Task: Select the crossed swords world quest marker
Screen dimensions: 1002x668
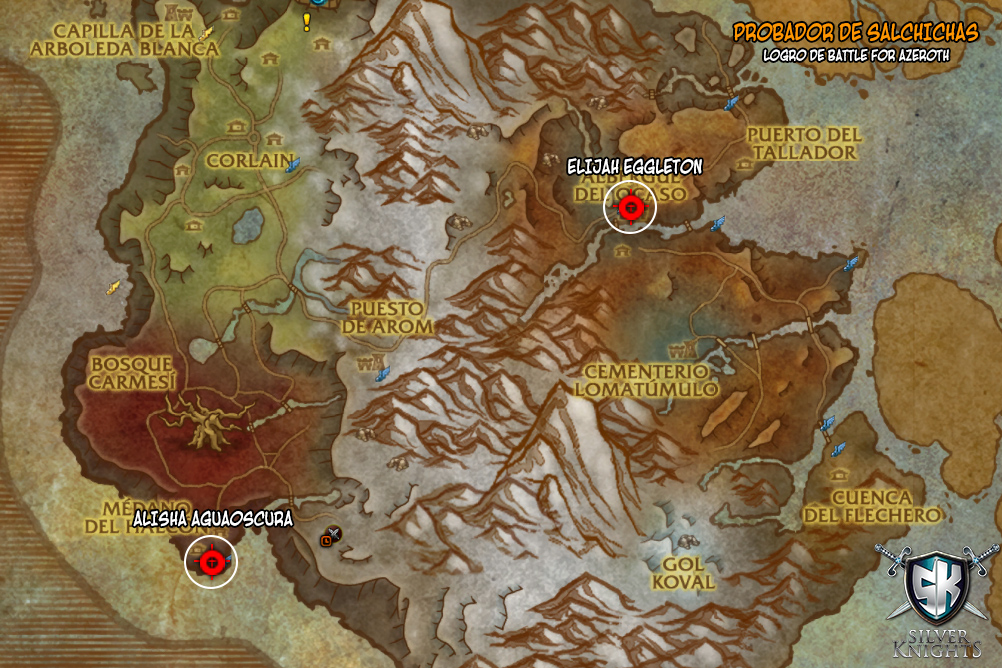Action: pos(335,534)
